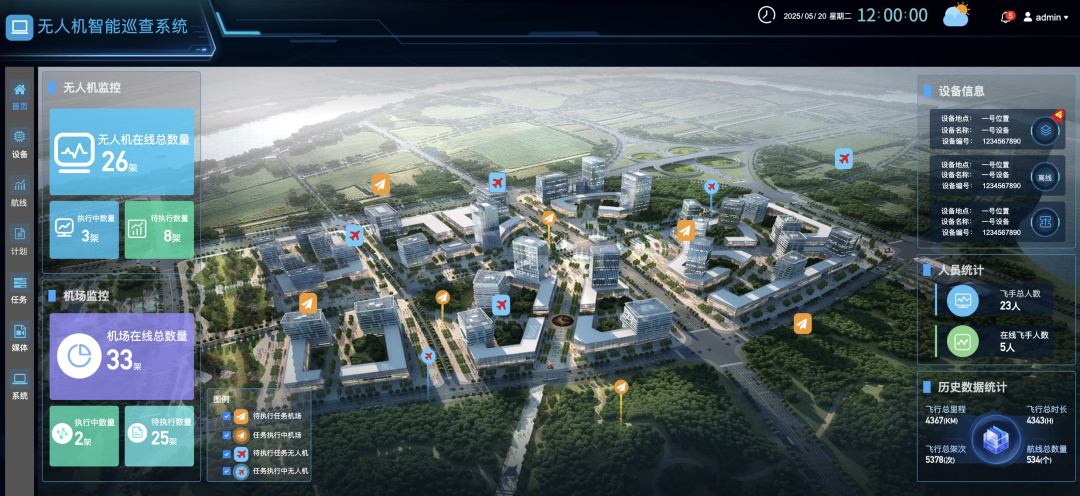
Task: Click the 离线 offline device status button
Action: [x=1045, y=175]
